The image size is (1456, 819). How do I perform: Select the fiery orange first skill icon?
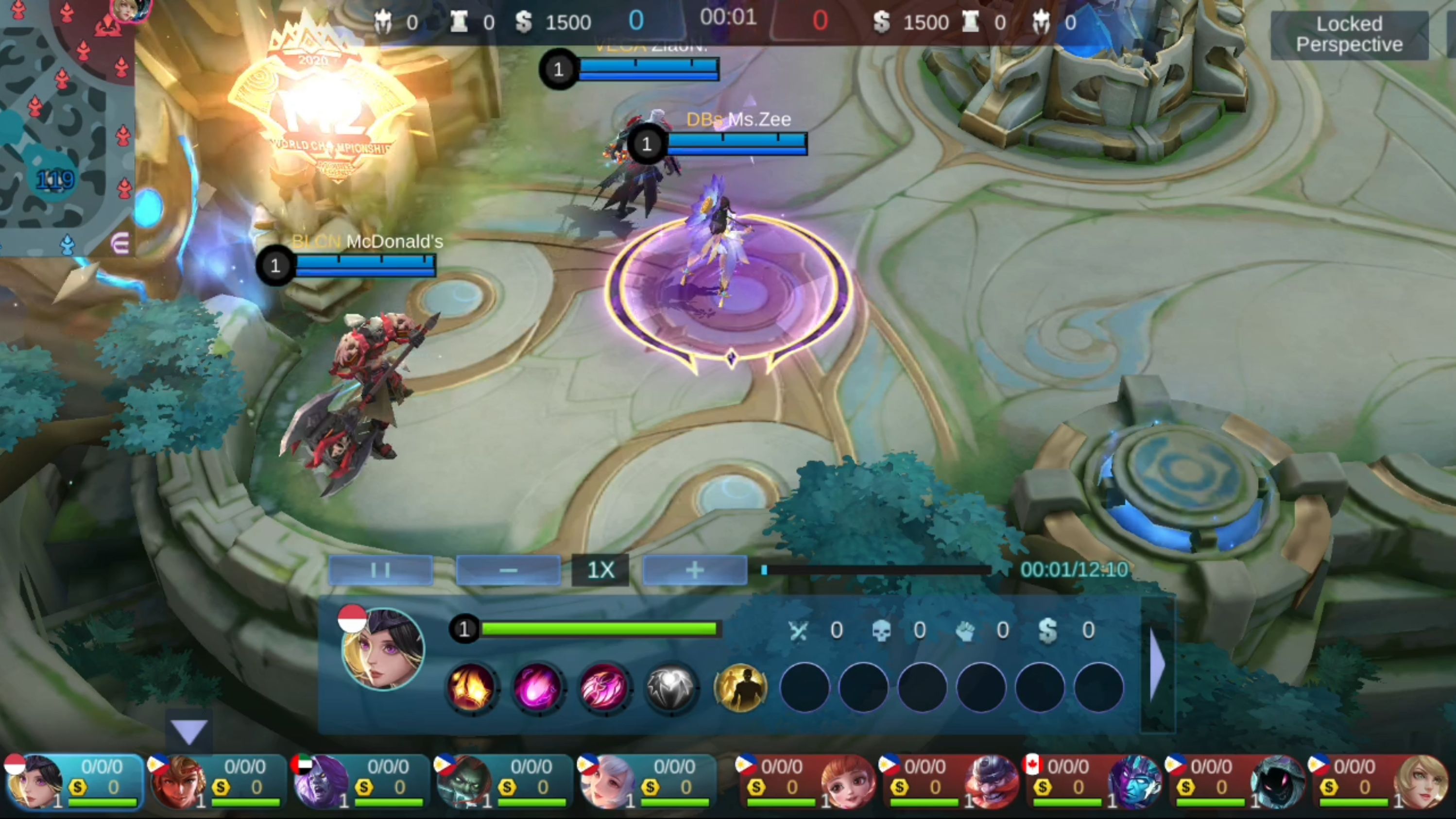point(471,687)
